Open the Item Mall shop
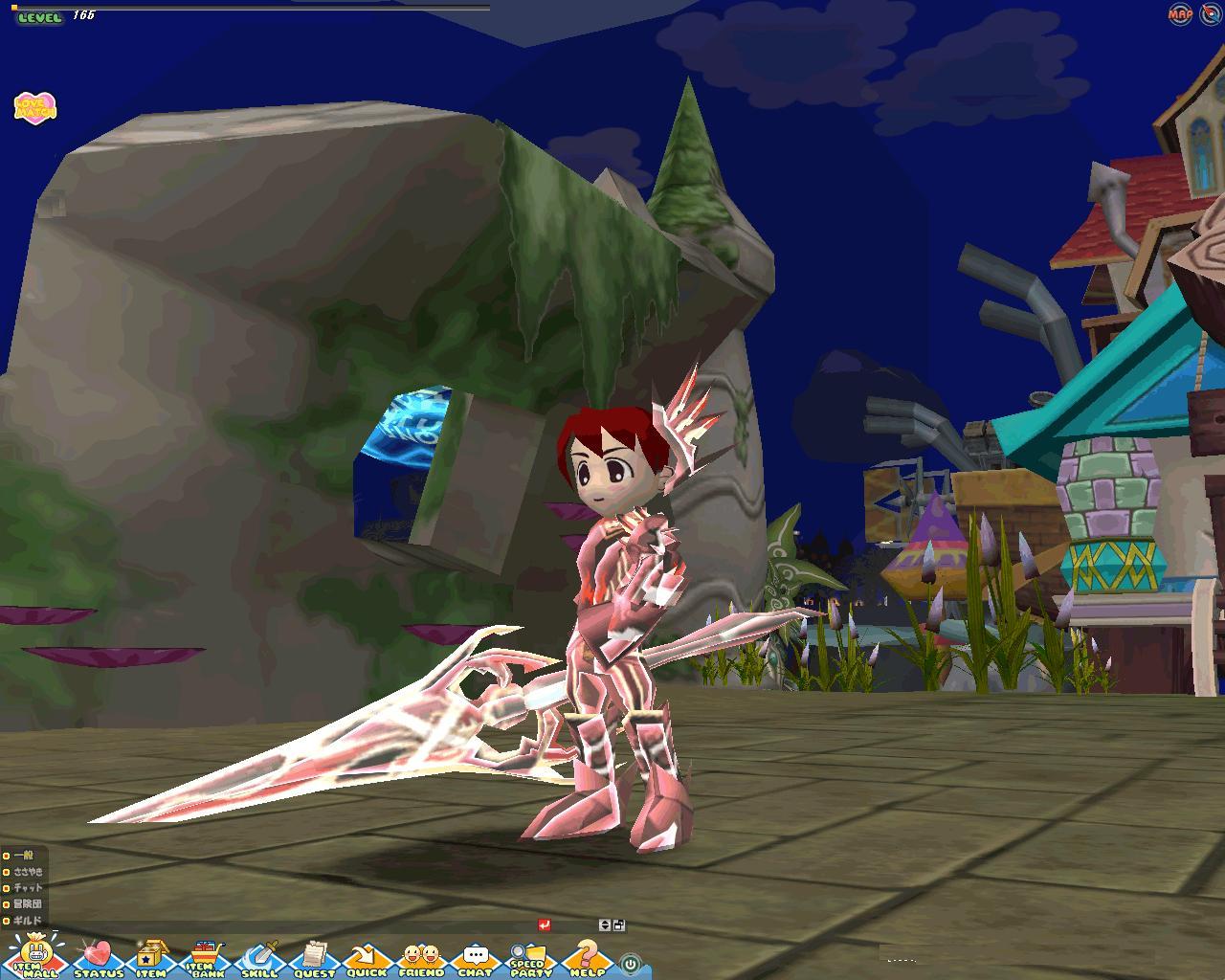Screen dimensions: 1225x980 35,956
